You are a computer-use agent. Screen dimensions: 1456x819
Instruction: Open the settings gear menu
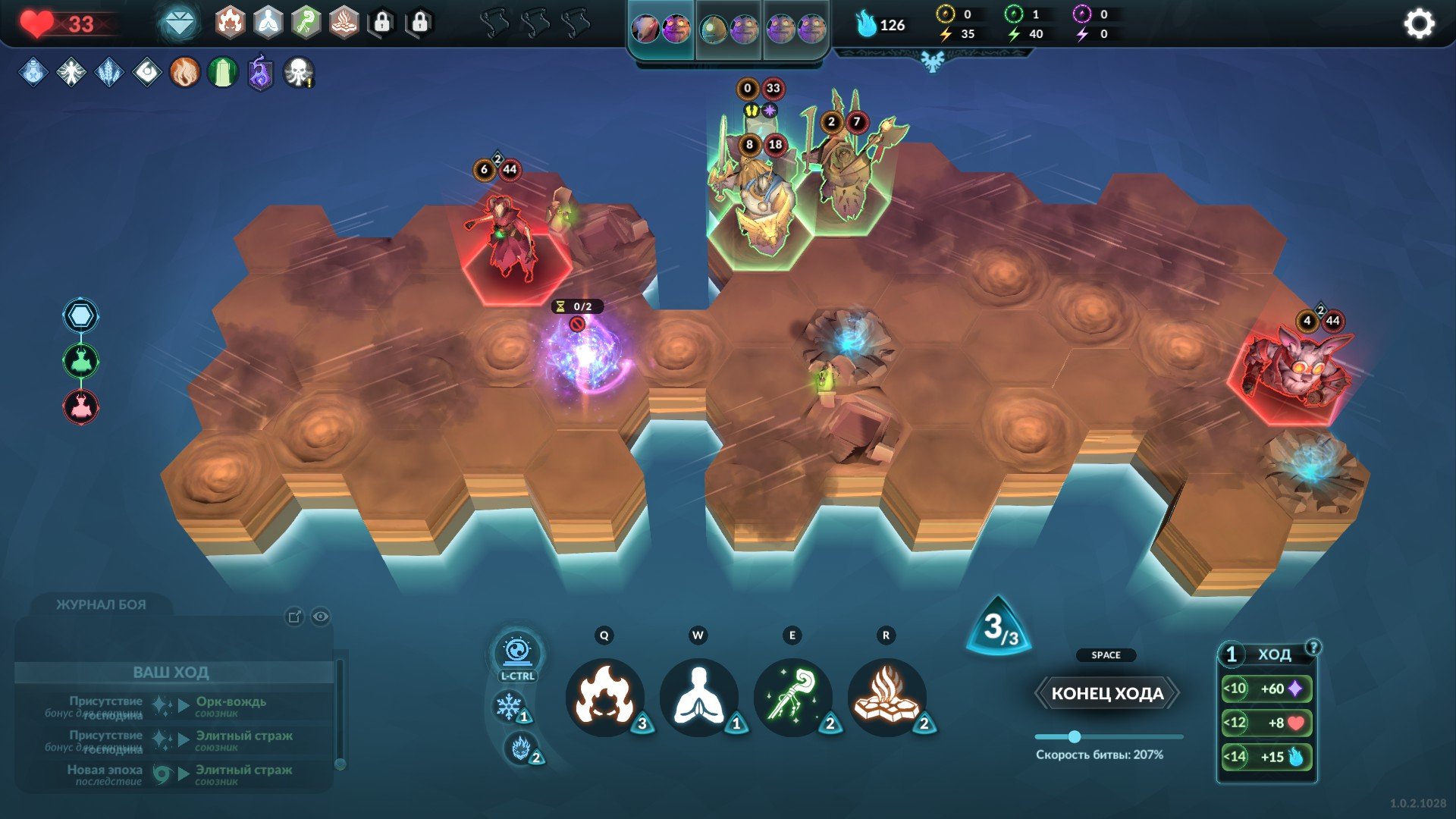tap(1419, 24)
